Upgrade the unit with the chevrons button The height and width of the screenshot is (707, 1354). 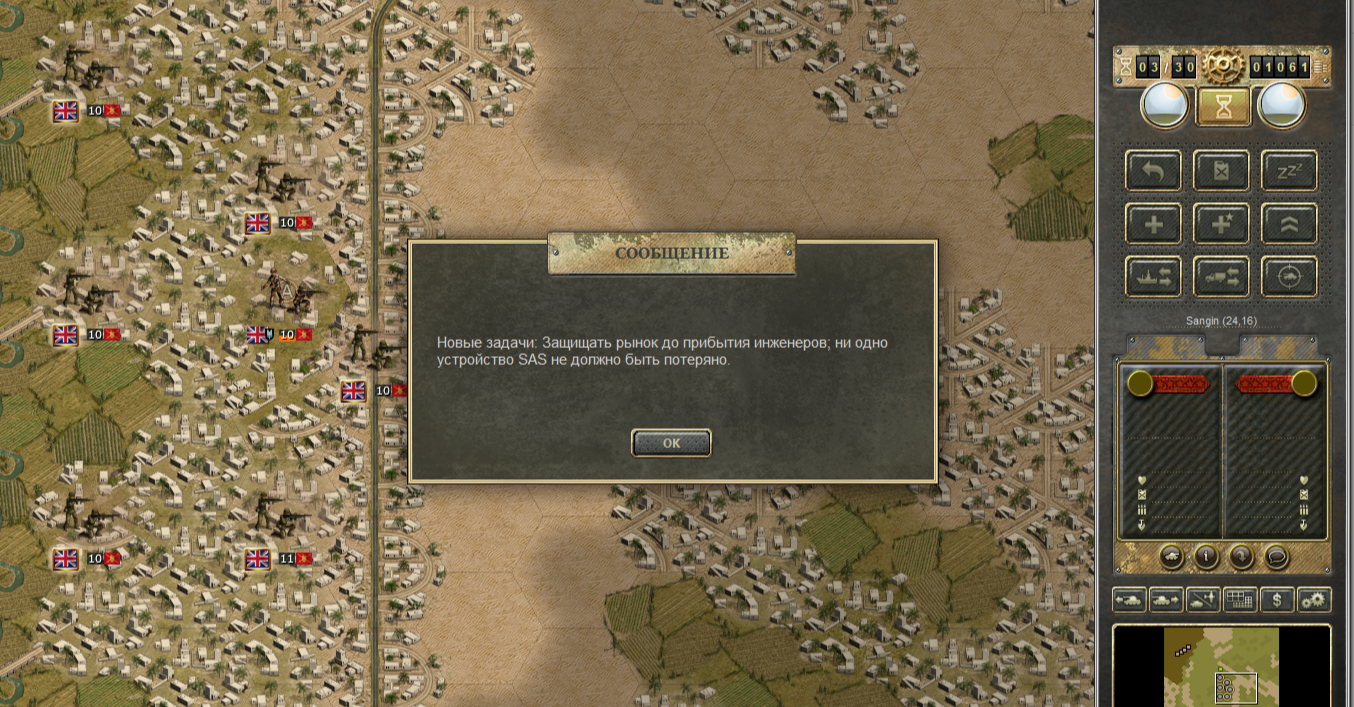pos(1288,223)
